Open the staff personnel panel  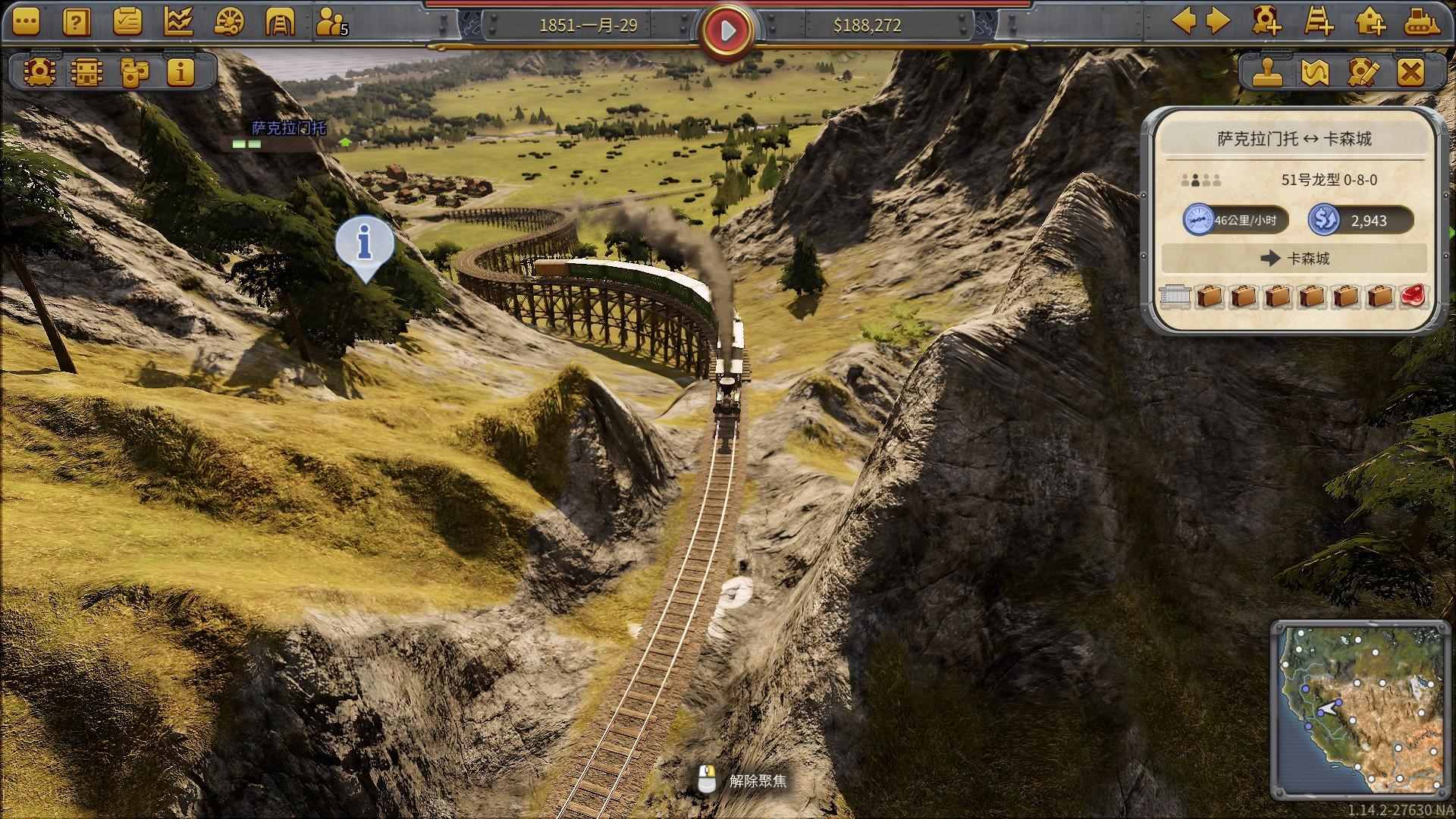(331, 23)
